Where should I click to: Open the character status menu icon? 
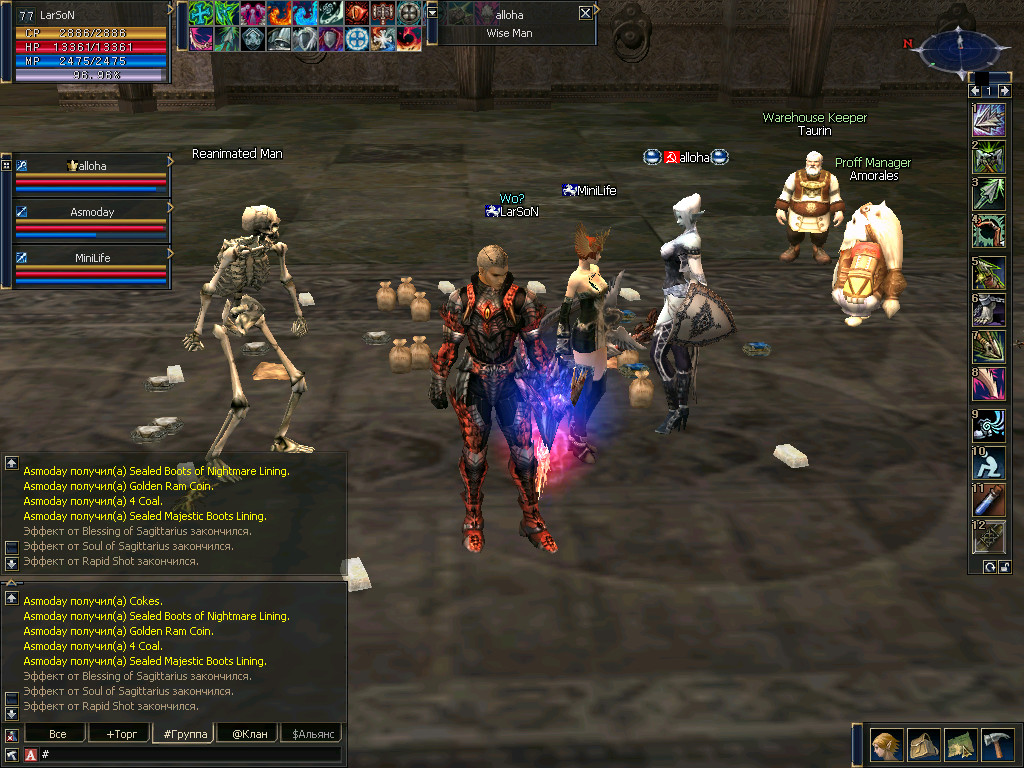888,745
